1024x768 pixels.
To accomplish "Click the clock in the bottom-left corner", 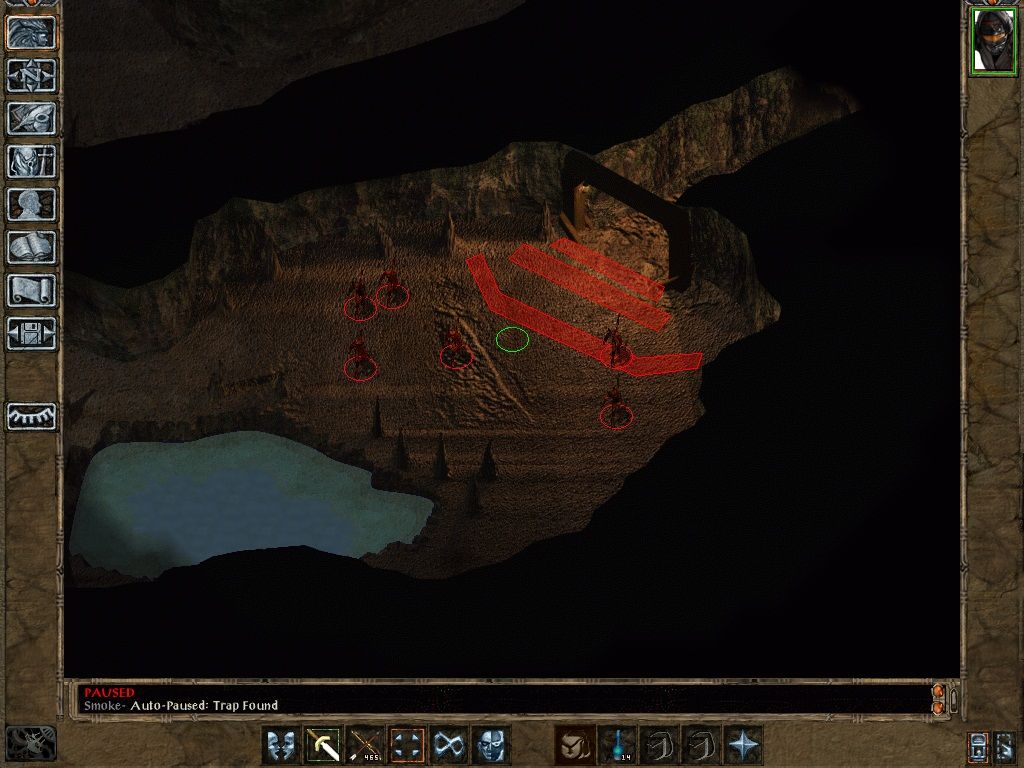I will click(30, 743).
